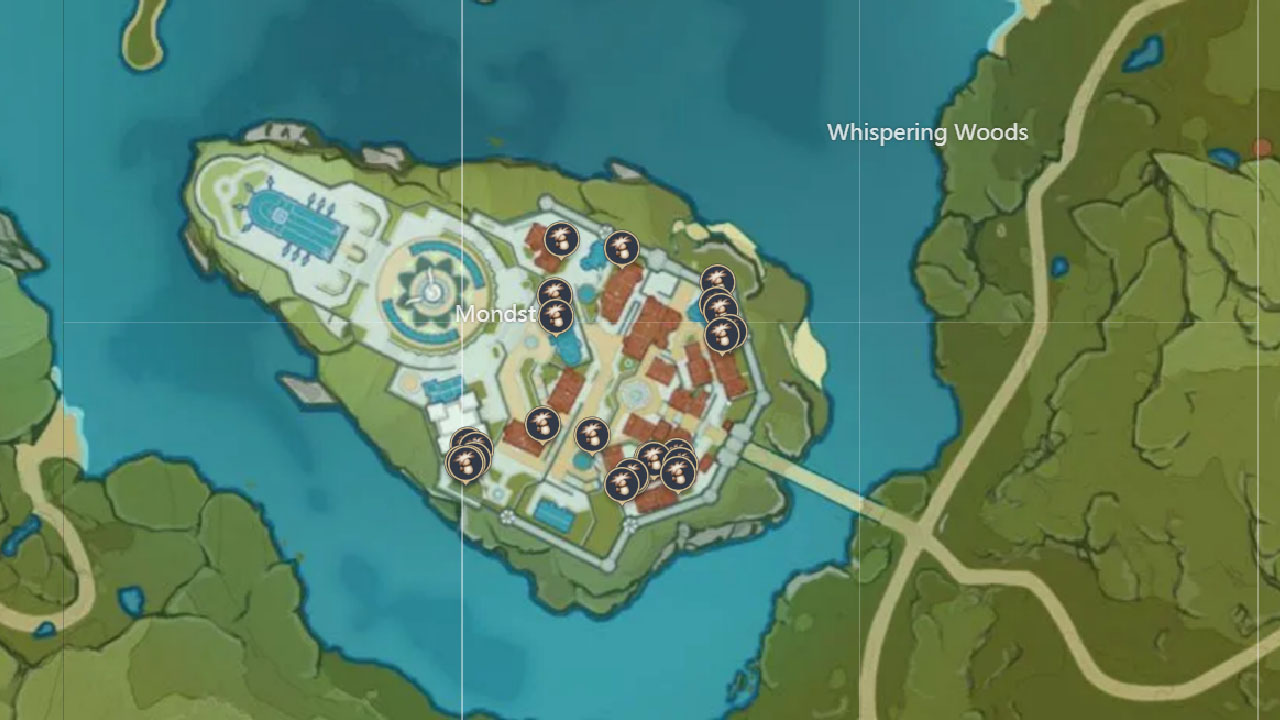Click the southernmost mushroom marker near the south gate
1280x720 pixels.
[x=626, y=482]
